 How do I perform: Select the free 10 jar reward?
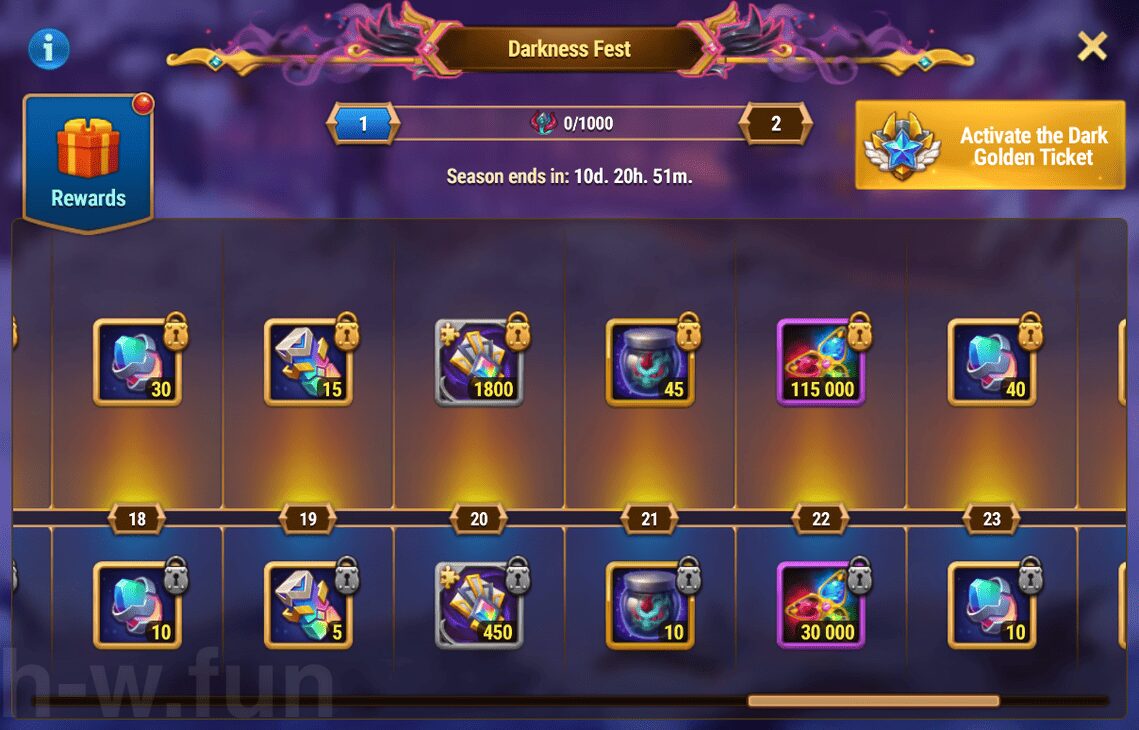pyautogui.click(x=650, y=605)
